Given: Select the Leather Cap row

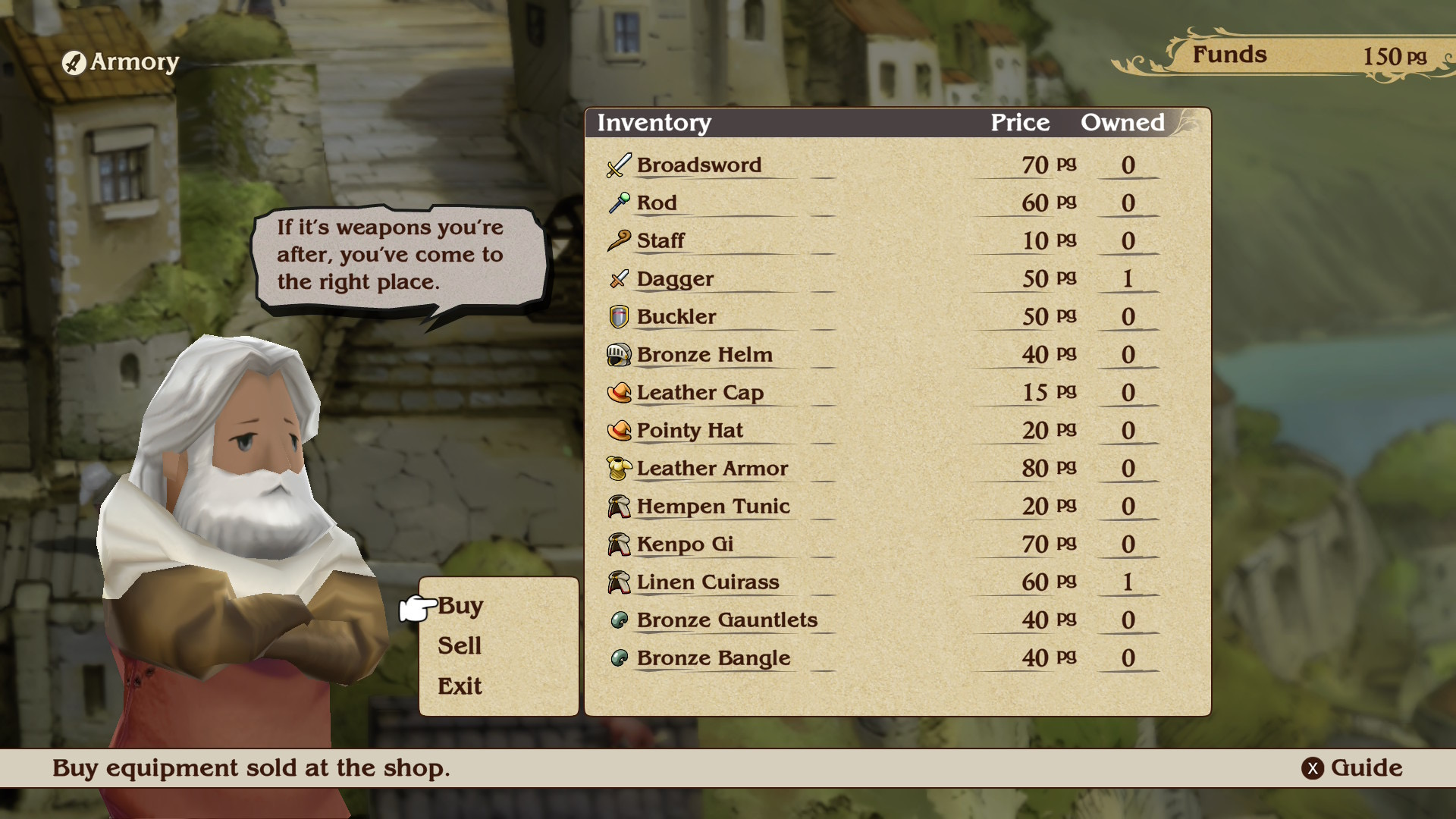Looking at the screenshot, I should click(x=700, y=393).
